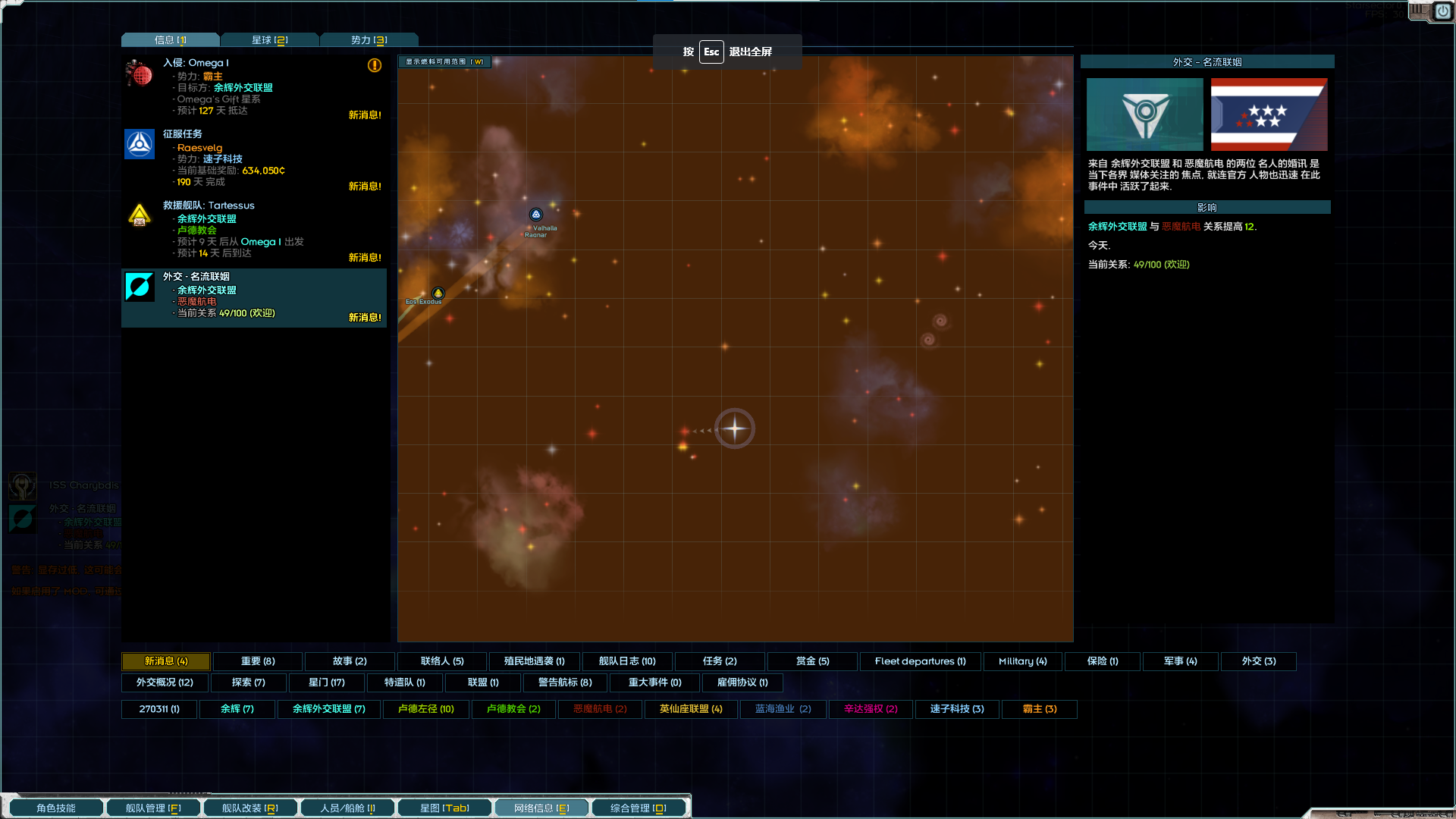Image resolution: width=1456 pixels, height=819 pixels.
Task: Open 角色技能 character skills screen
Action: tap(56, 808)
